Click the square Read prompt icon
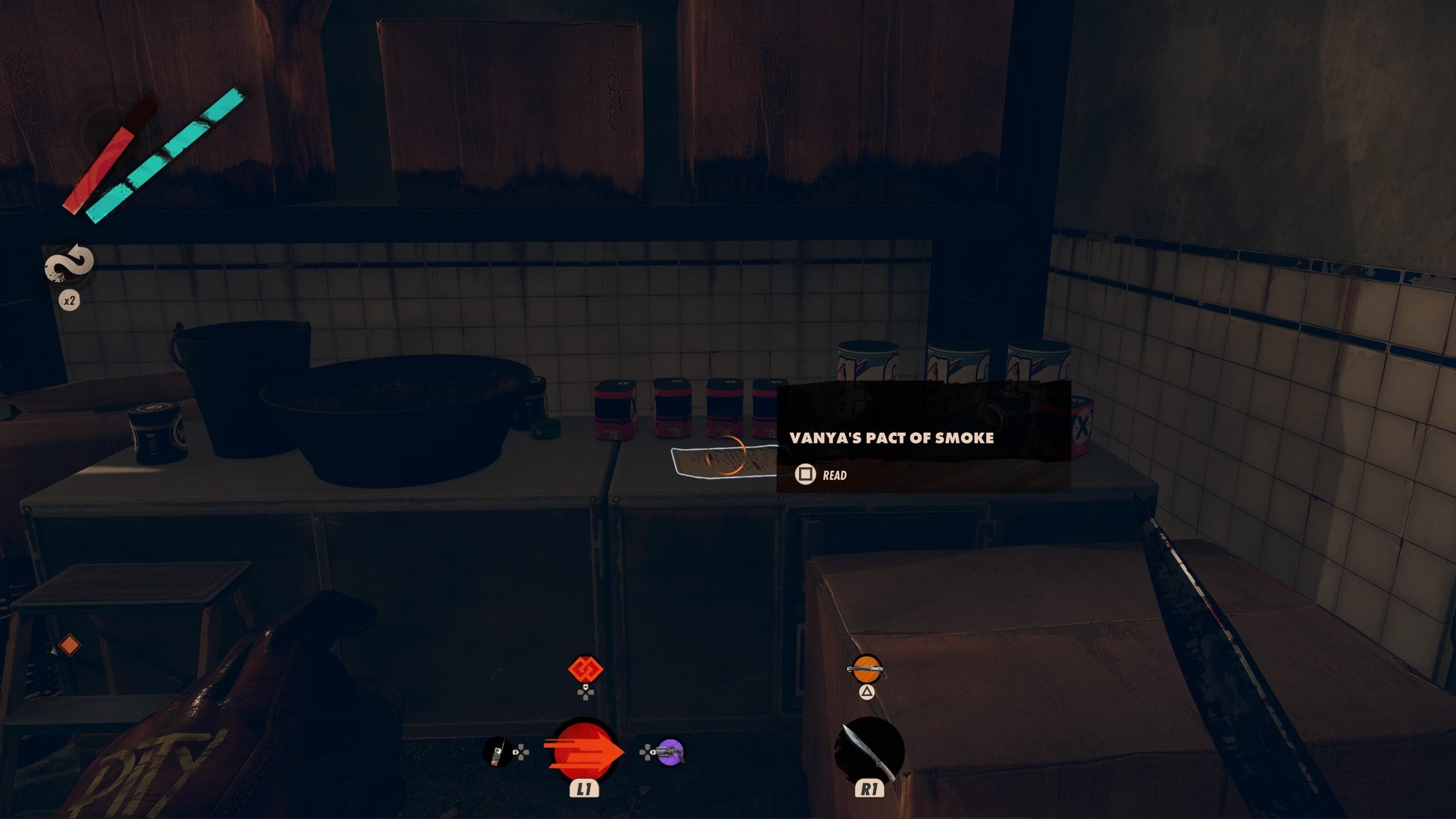 pyautogui.click(x=805, y=474)
